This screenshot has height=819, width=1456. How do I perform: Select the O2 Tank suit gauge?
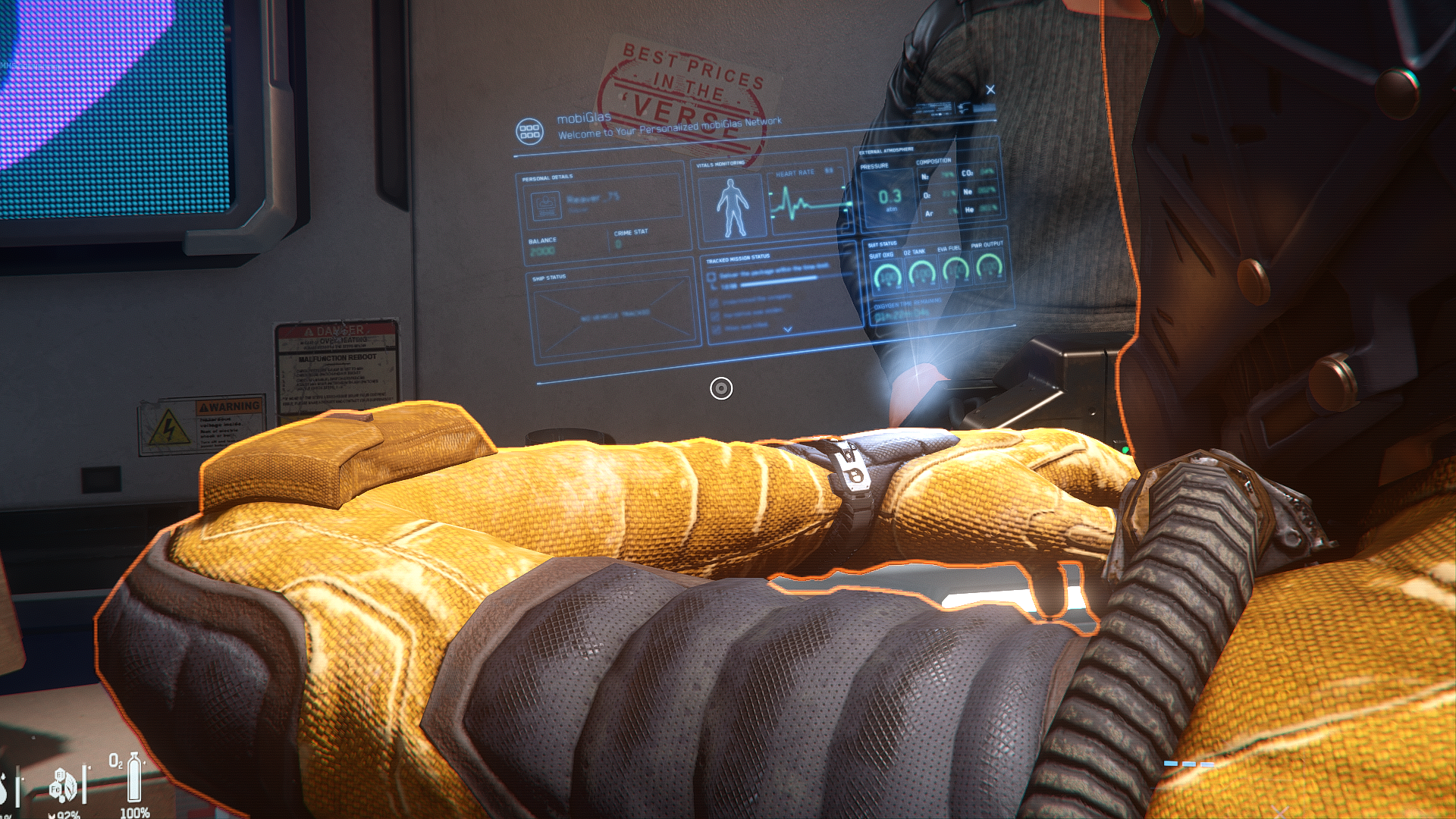(x=921, y=271)
